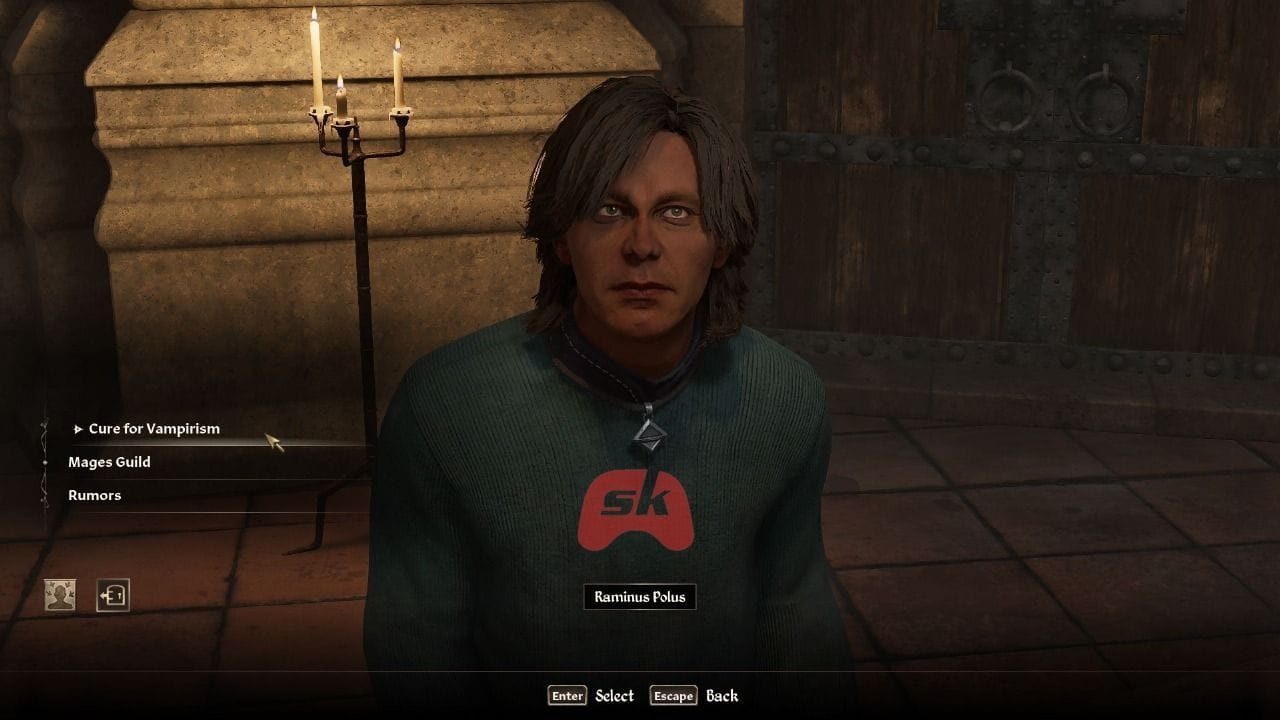
Task: Click the Escape key prompt icon
Action: (675, 696)
